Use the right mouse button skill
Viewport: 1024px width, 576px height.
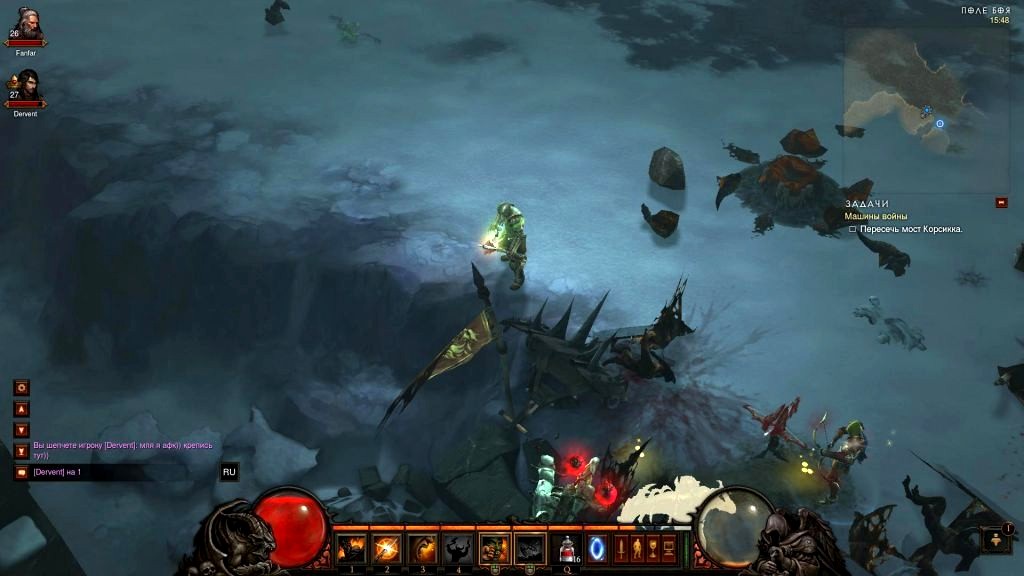click(x=530, y=548)
